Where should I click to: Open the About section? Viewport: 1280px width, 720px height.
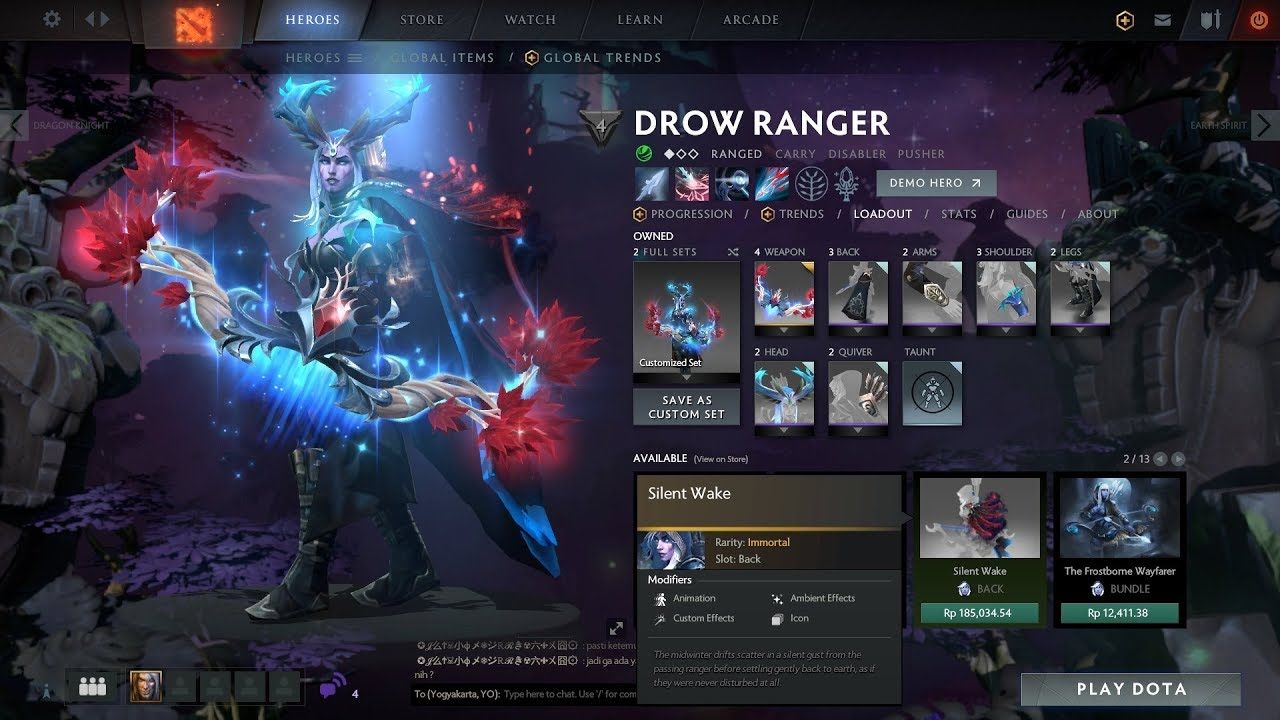tap(1098, 214)
